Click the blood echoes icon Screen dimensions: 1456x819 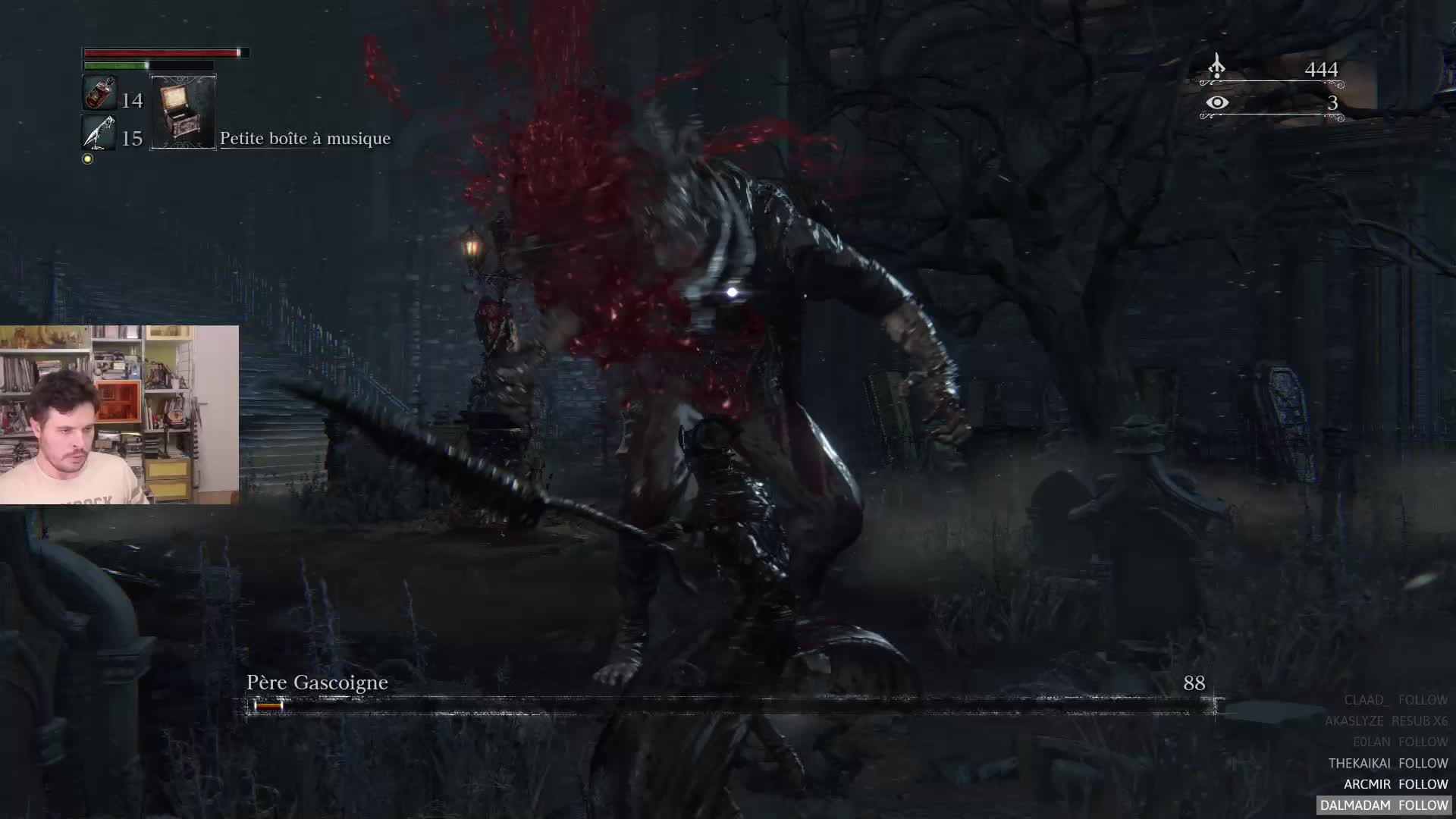click(x=1216, y=67)
